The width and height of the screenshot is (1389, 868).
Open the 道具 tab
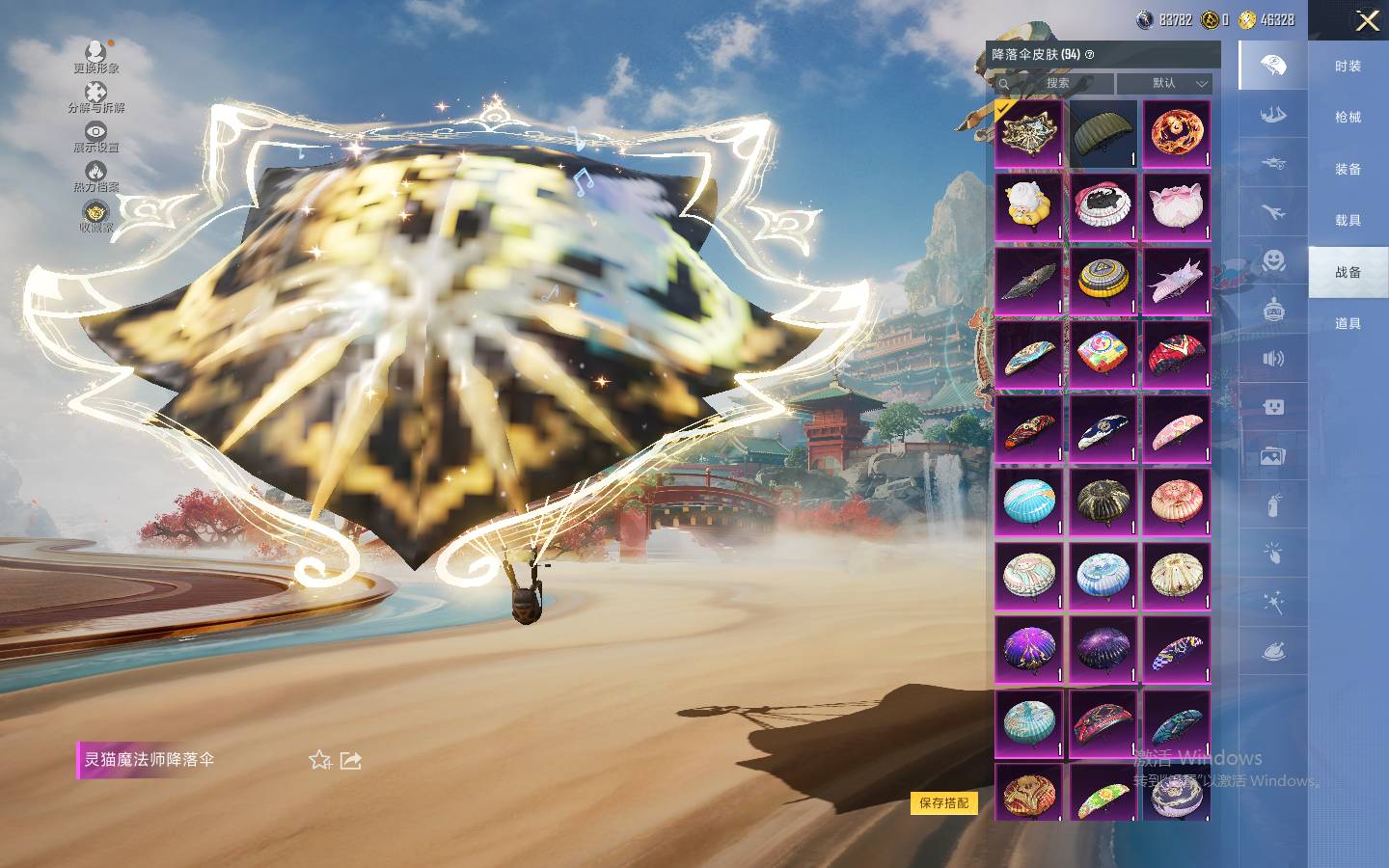pos(1348,323)
